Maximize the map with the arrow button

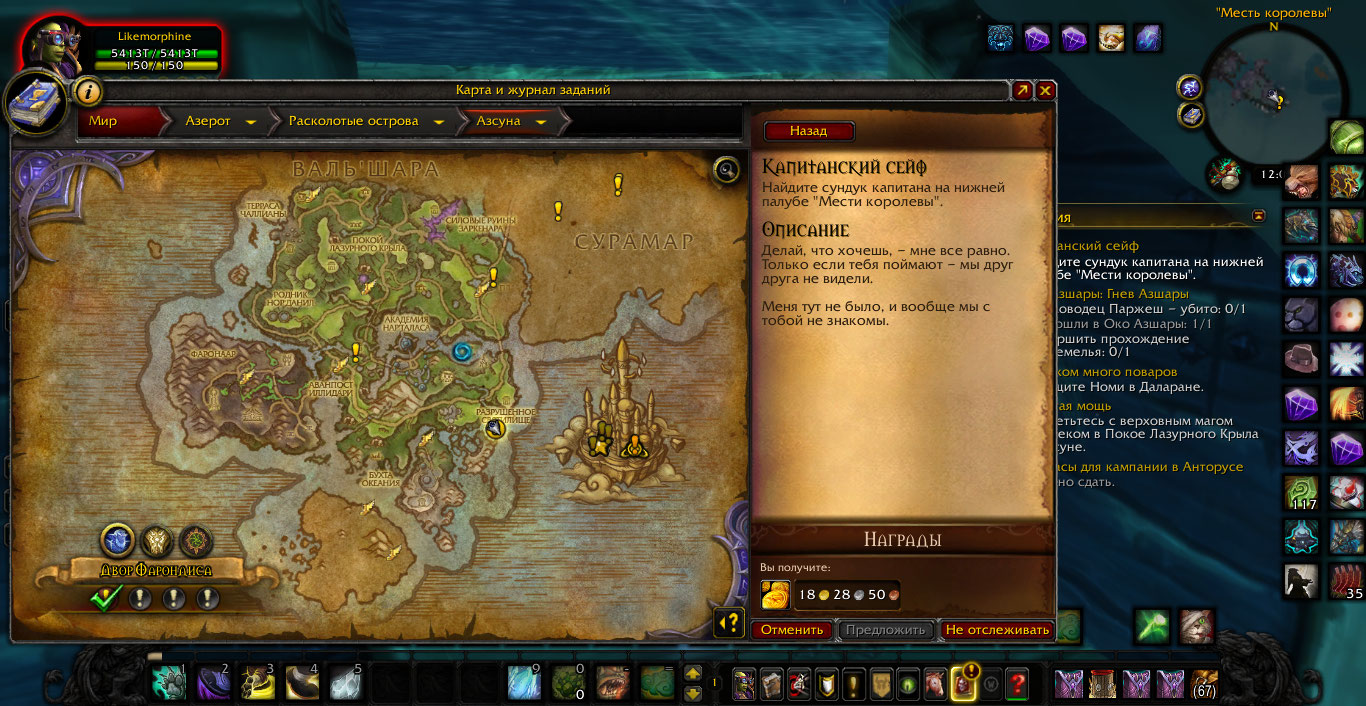[x=1022, y=90]
